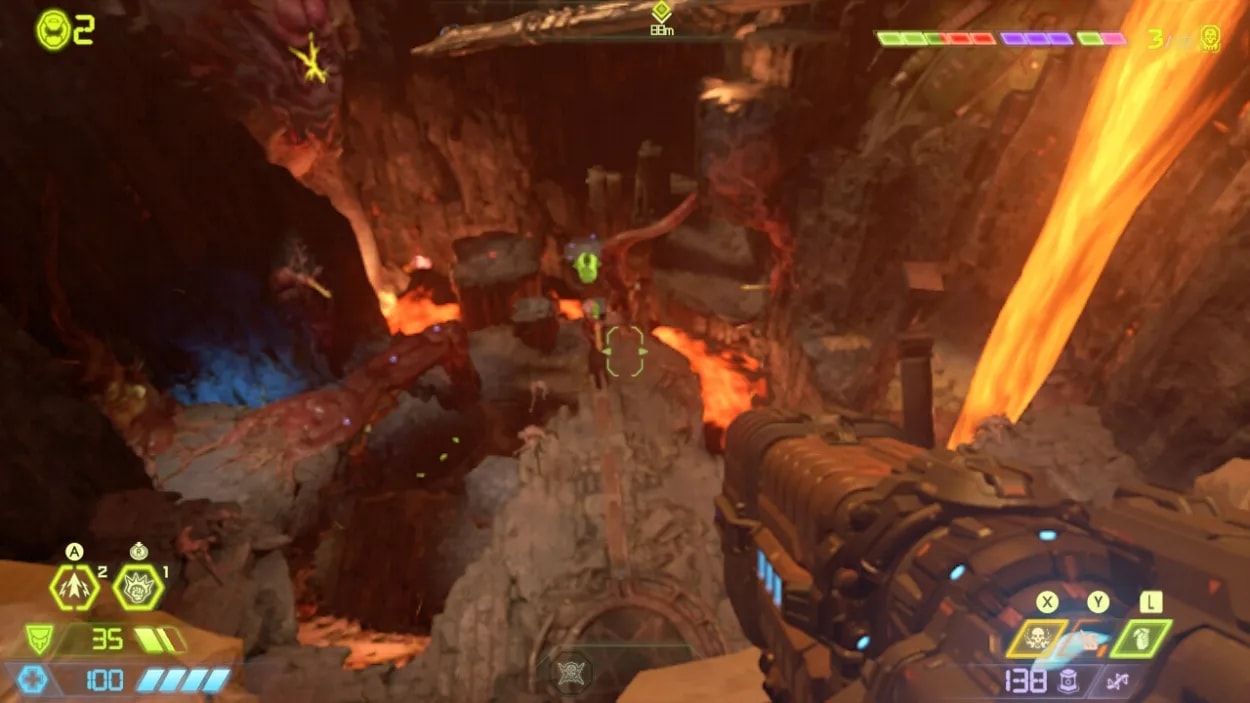Viewport: 1250px width, 703px height.
Task: Choose the frag grenade equipment icon
Action: click(x=1140, y=639)
